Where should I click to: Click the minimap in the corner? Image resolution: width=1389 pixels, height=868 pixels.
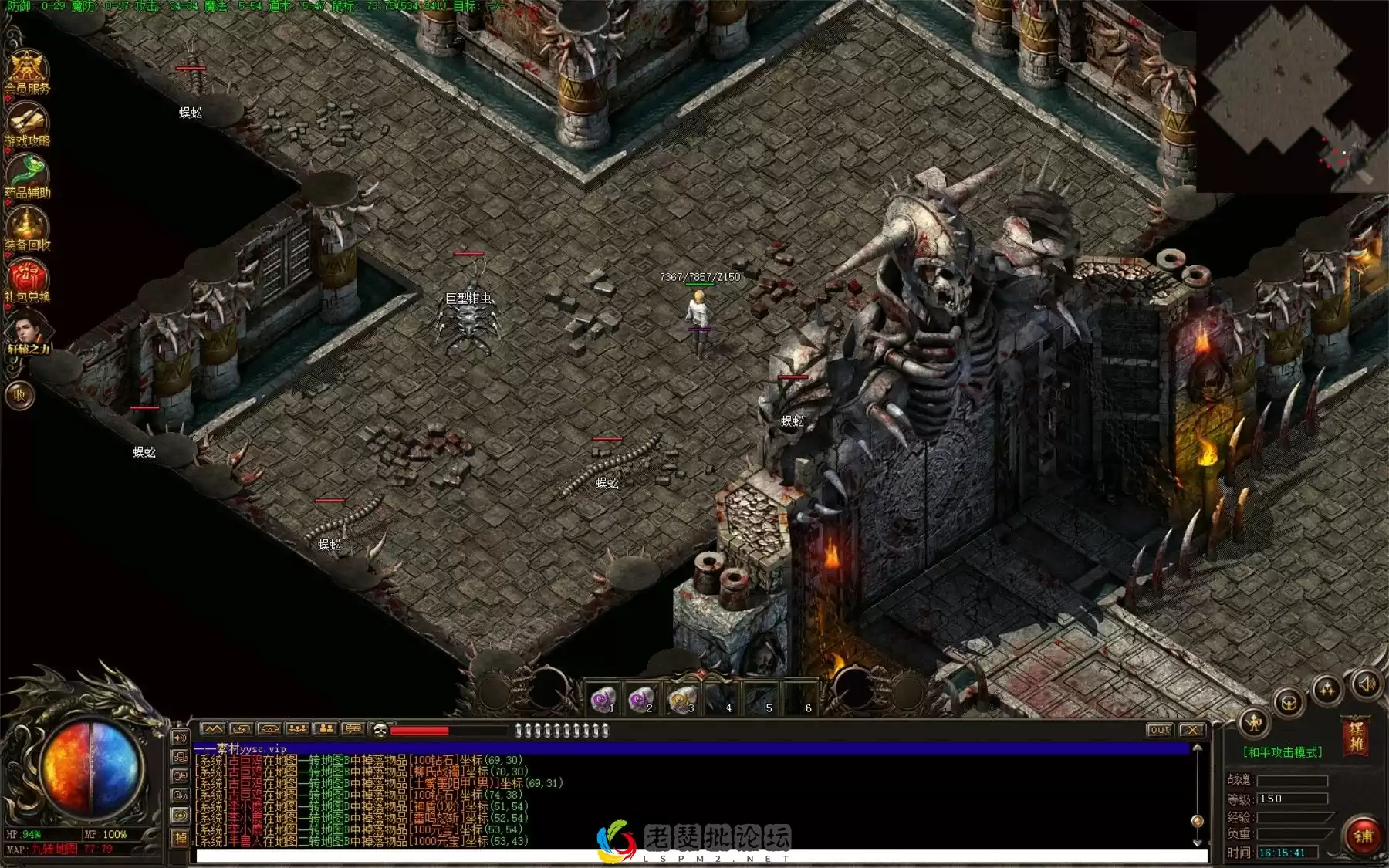tap(1290, 96)
